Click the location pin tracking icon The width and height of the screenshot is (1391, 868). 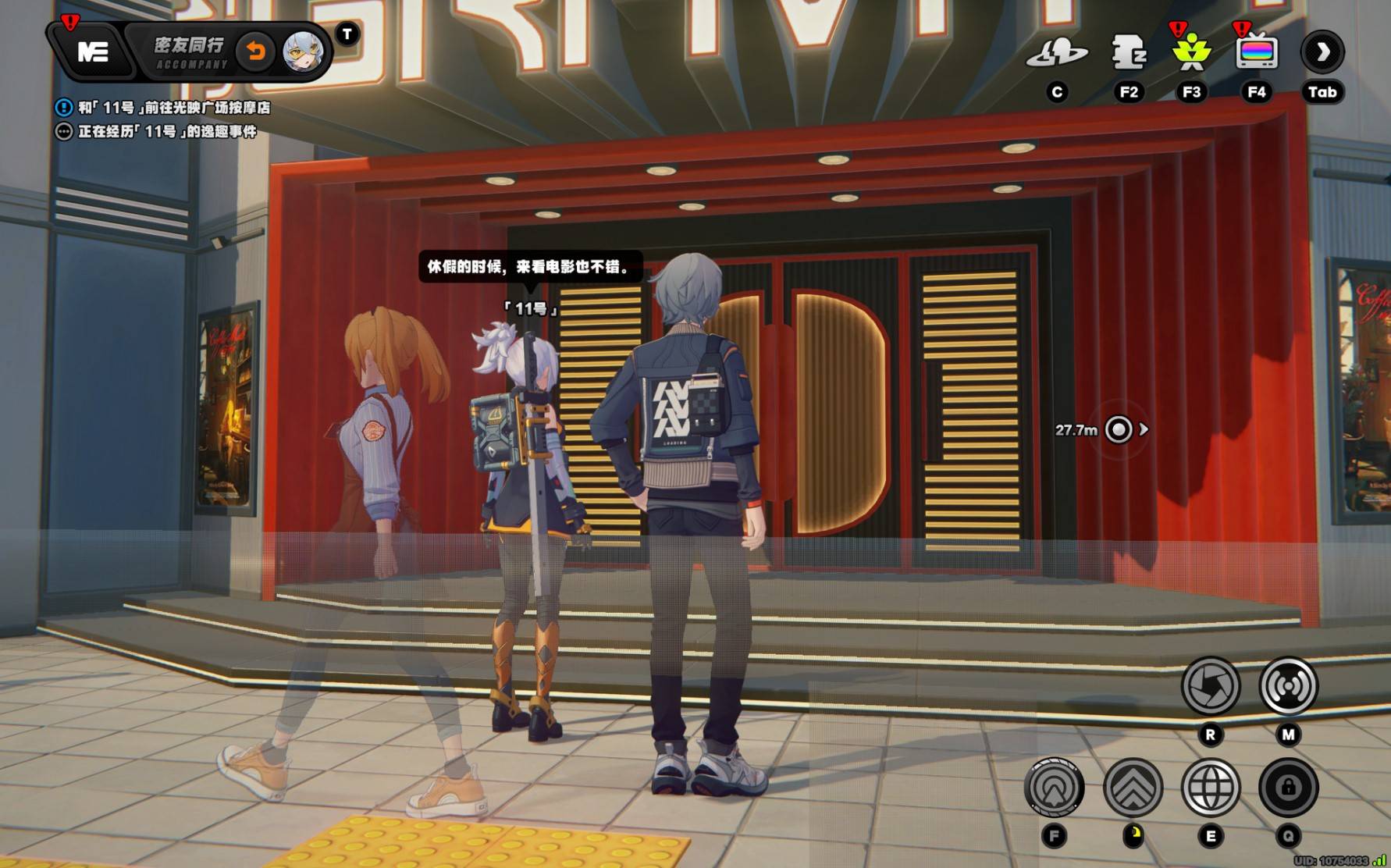coord(1054,788)
